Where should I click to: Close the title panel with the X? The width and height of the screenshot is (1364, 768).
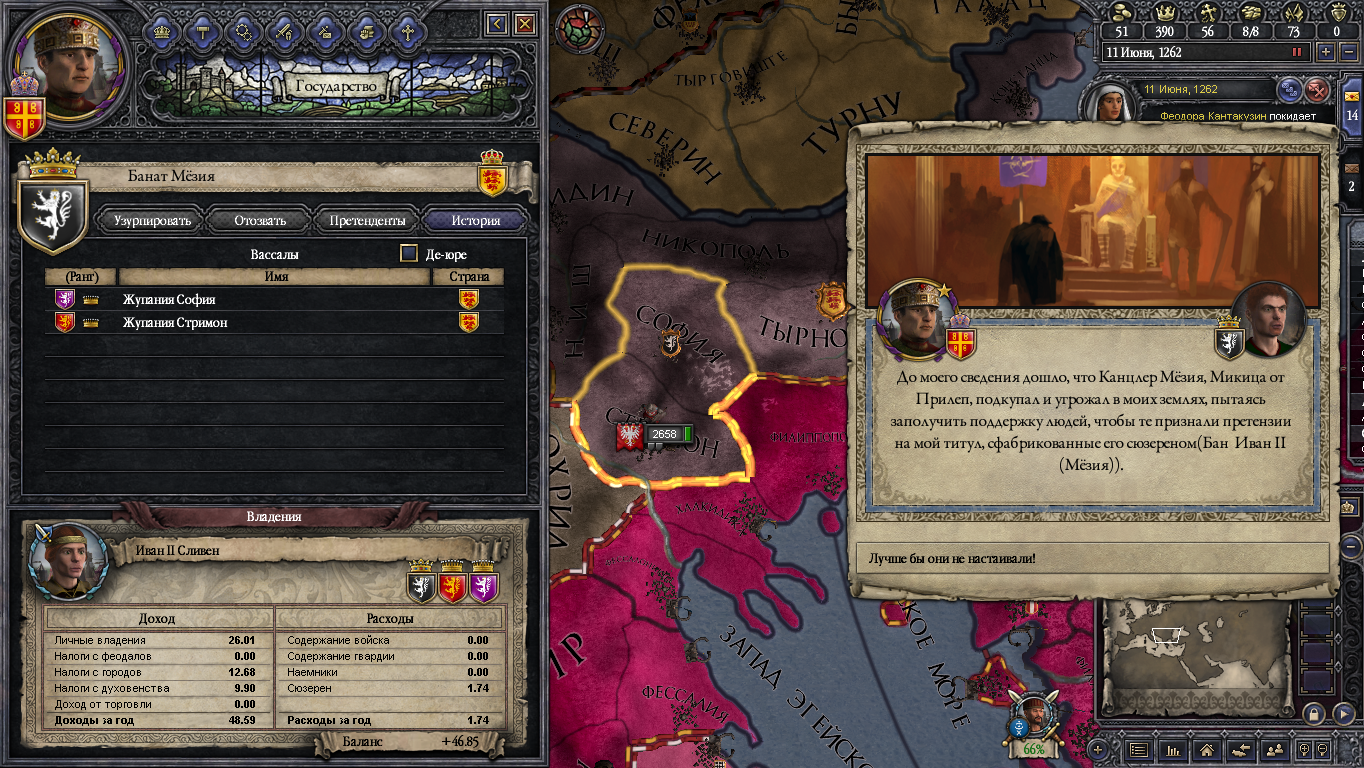point(524,23)
